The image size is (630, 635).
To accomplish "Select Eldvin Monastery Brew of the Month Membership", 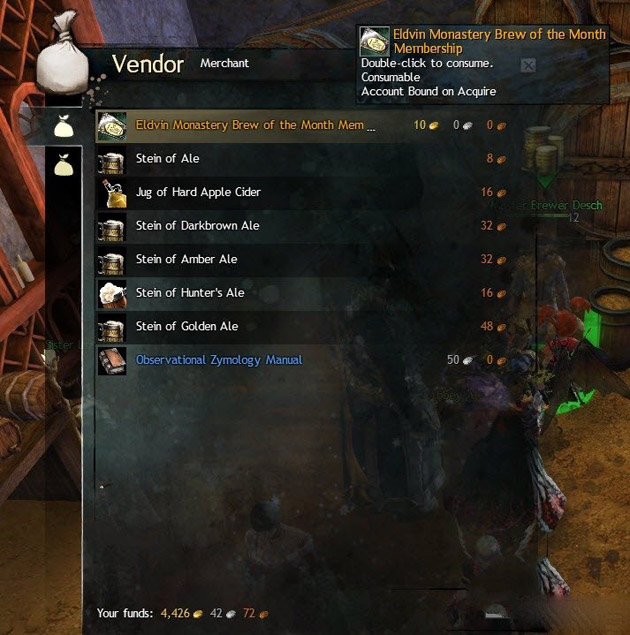I will pos(255,126).
